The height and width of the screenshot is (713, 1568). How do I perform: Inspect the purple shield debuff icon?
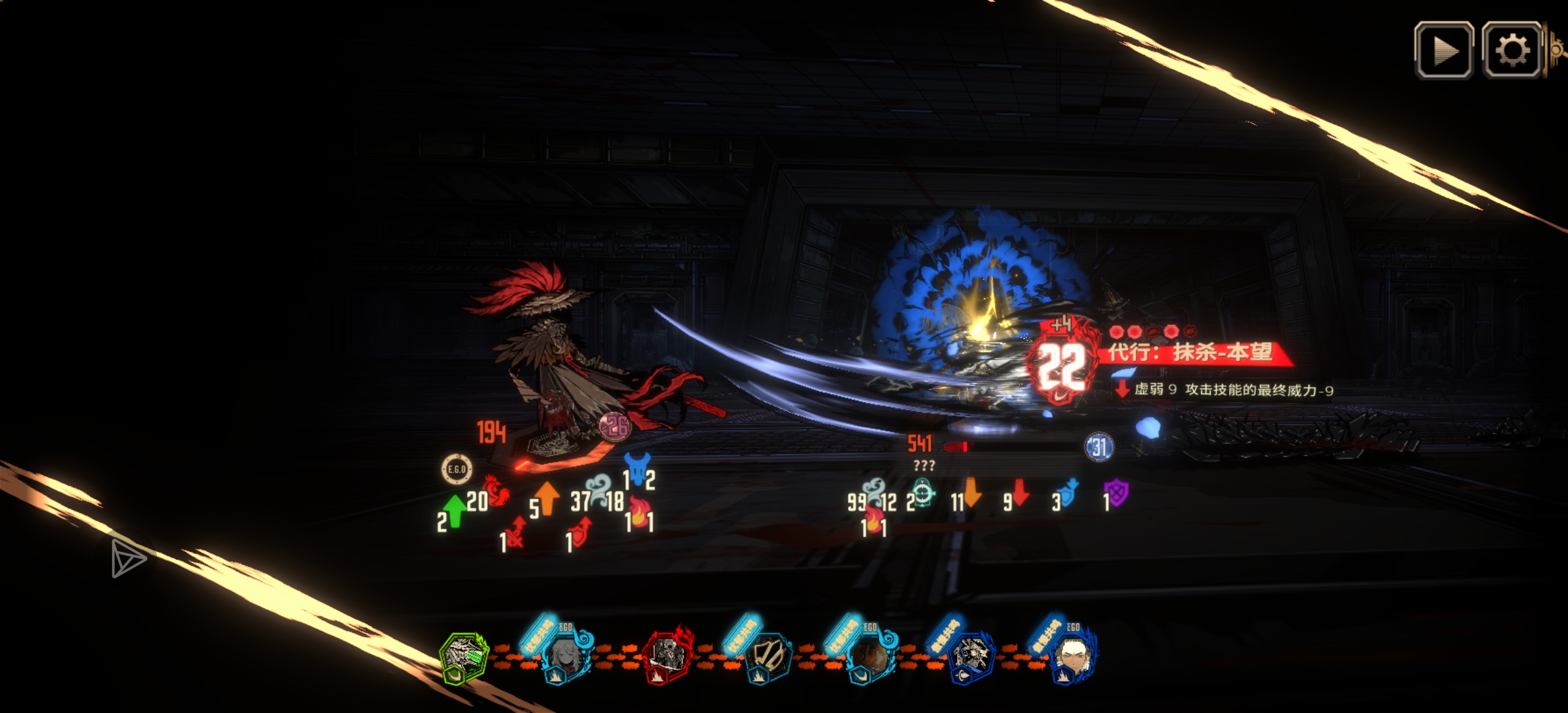tap(1116, 493)
